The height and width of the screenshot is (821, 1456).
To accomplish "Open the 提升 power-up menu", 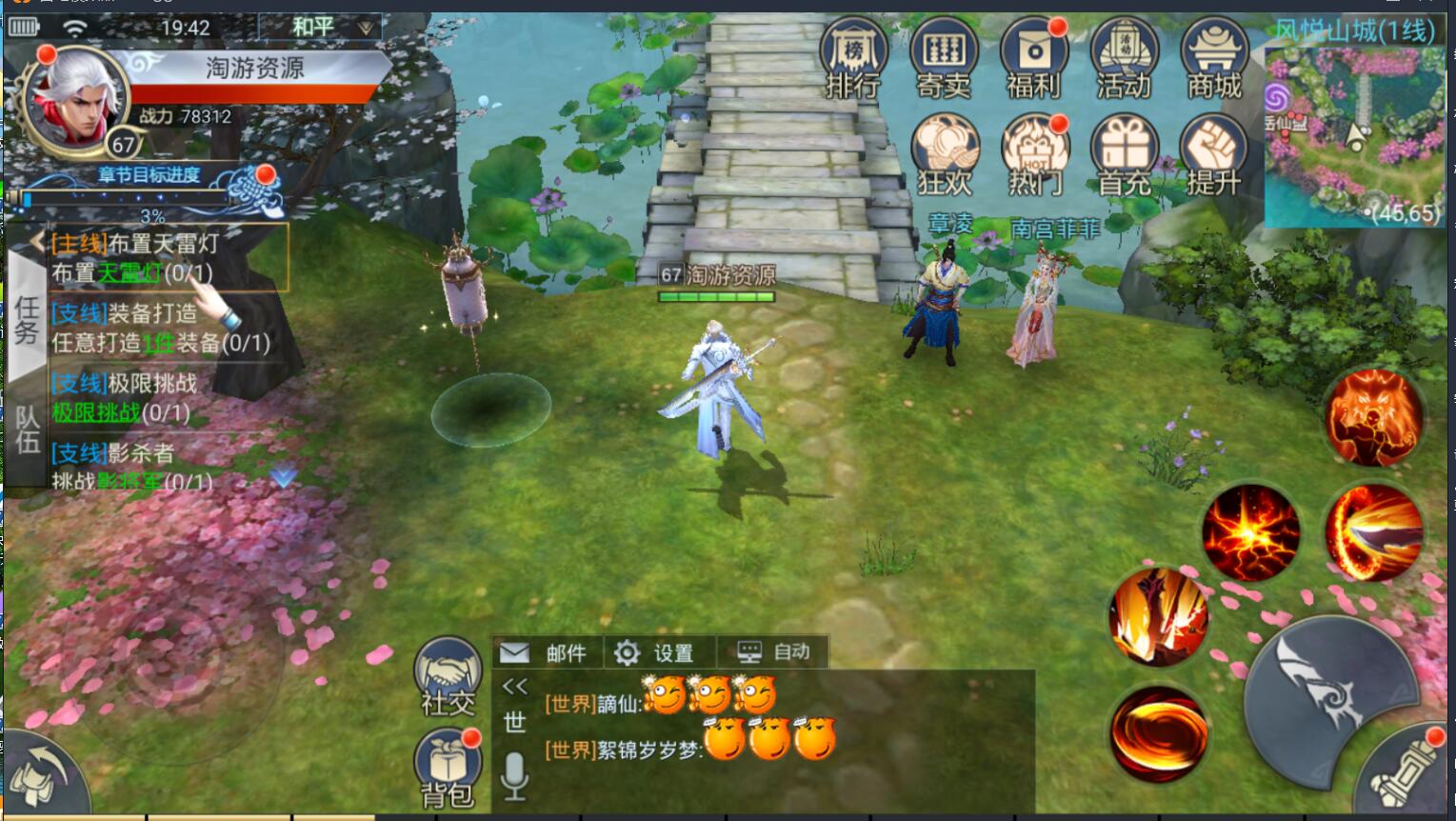I will [x=1213, y=154].
